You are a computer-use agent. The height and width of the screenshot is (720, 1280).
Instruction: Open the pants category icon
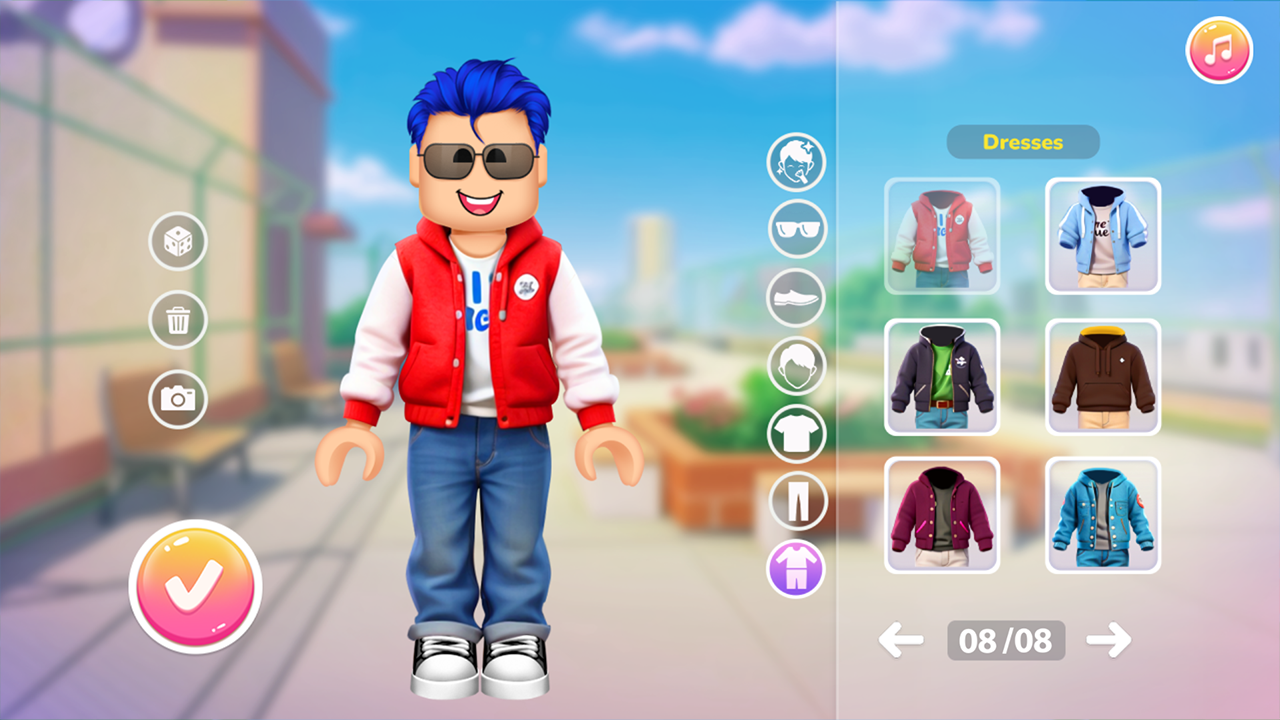tap(797, 501)
